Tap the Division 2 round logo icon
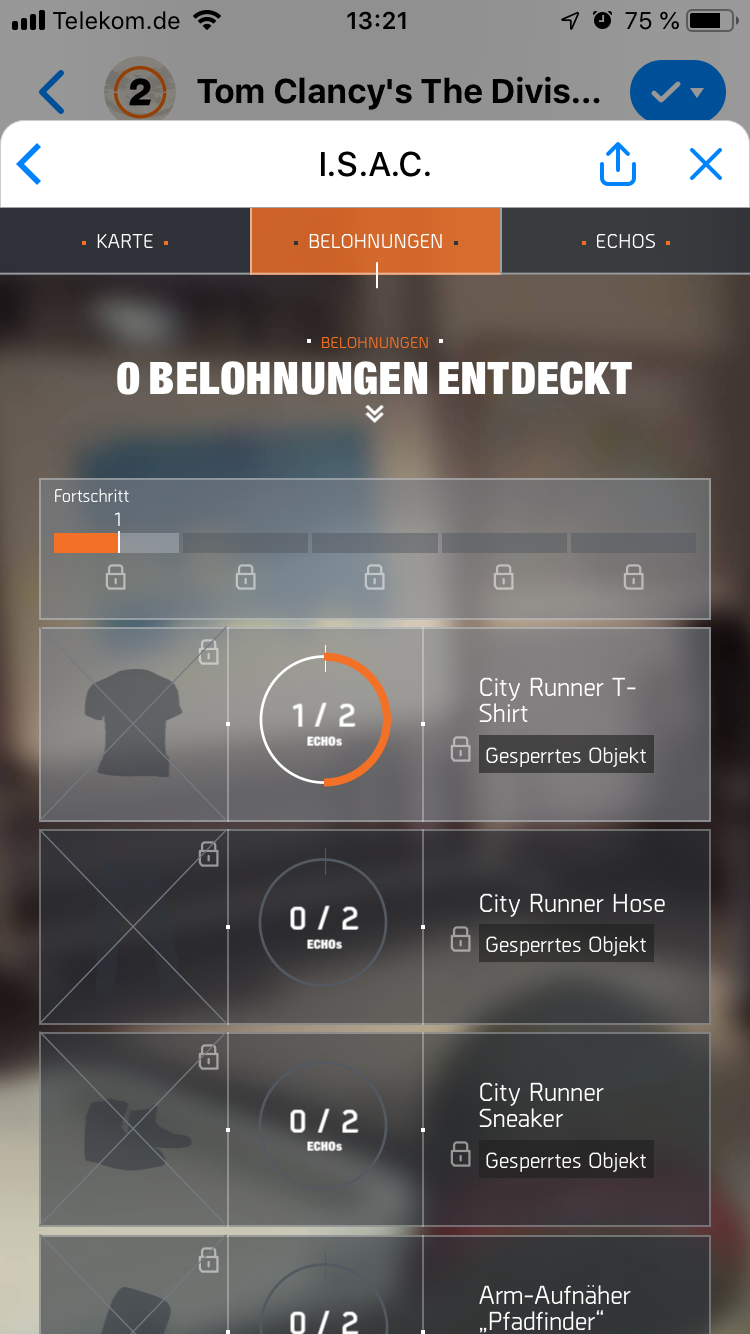The width and height of the screenshot is (750, 1334). [x=140, y=93]
